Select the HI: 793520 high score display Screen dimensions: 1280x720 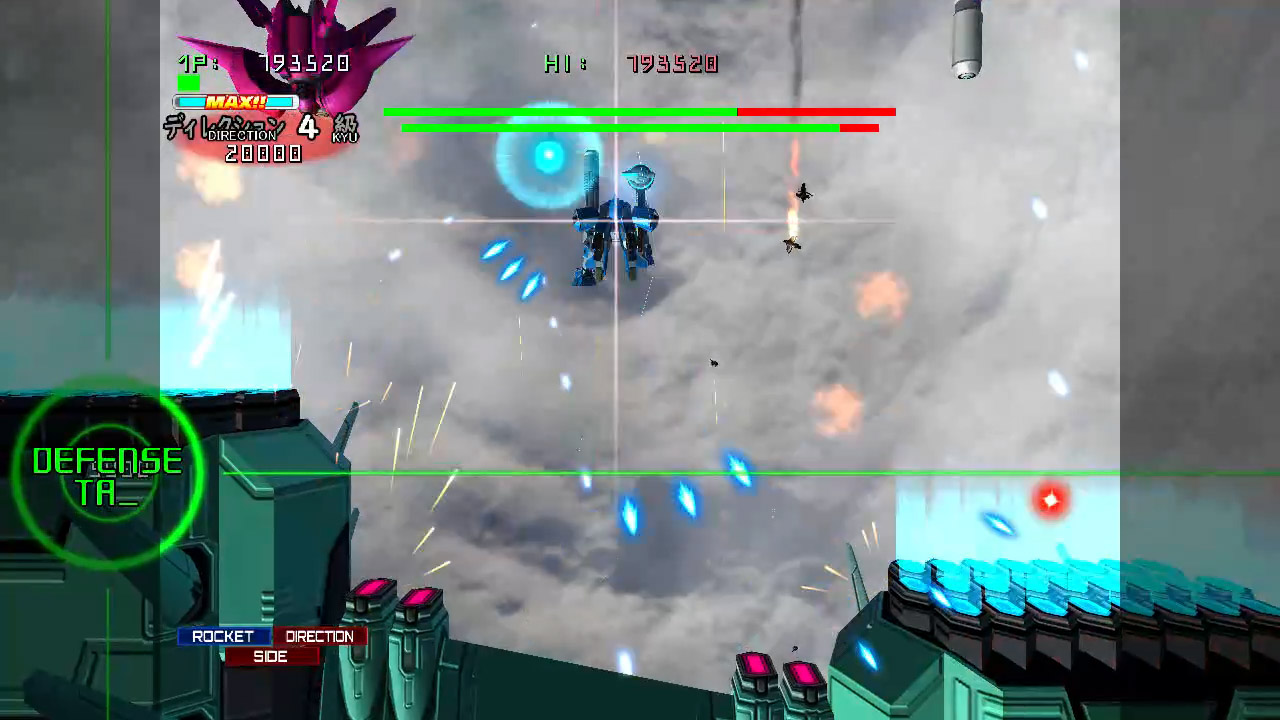coord(630,64)
